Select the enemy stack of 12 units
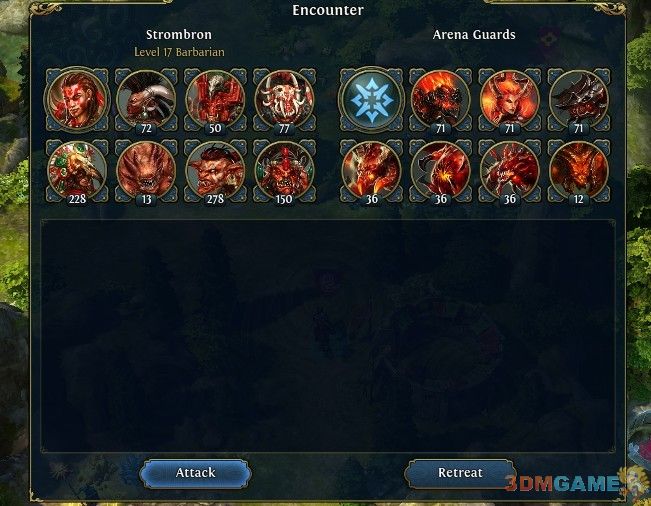651x506 pixels. pos(579,169)
